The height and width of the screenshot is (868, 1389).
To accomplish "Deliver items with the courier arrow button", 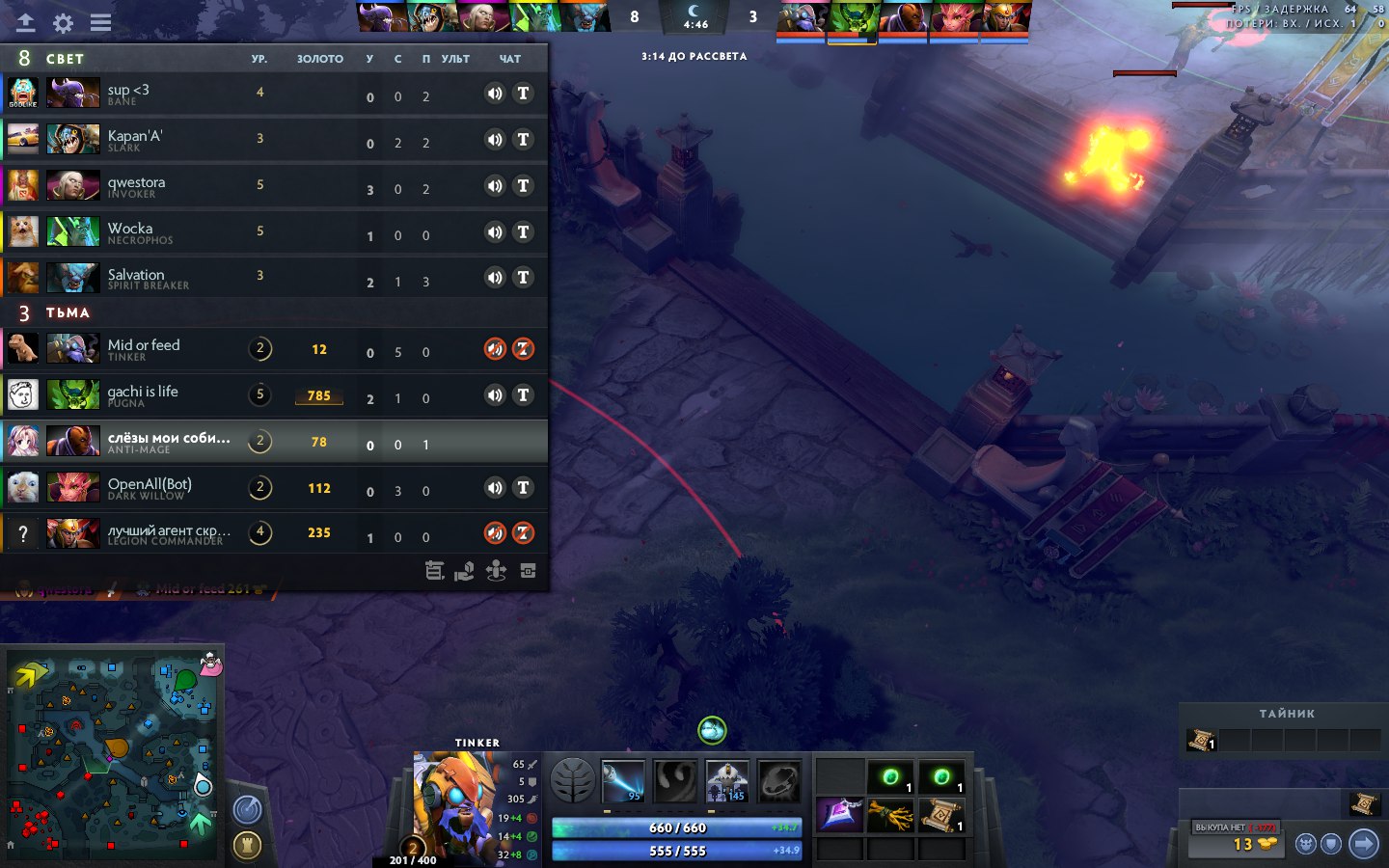I will coord(1363,845).
